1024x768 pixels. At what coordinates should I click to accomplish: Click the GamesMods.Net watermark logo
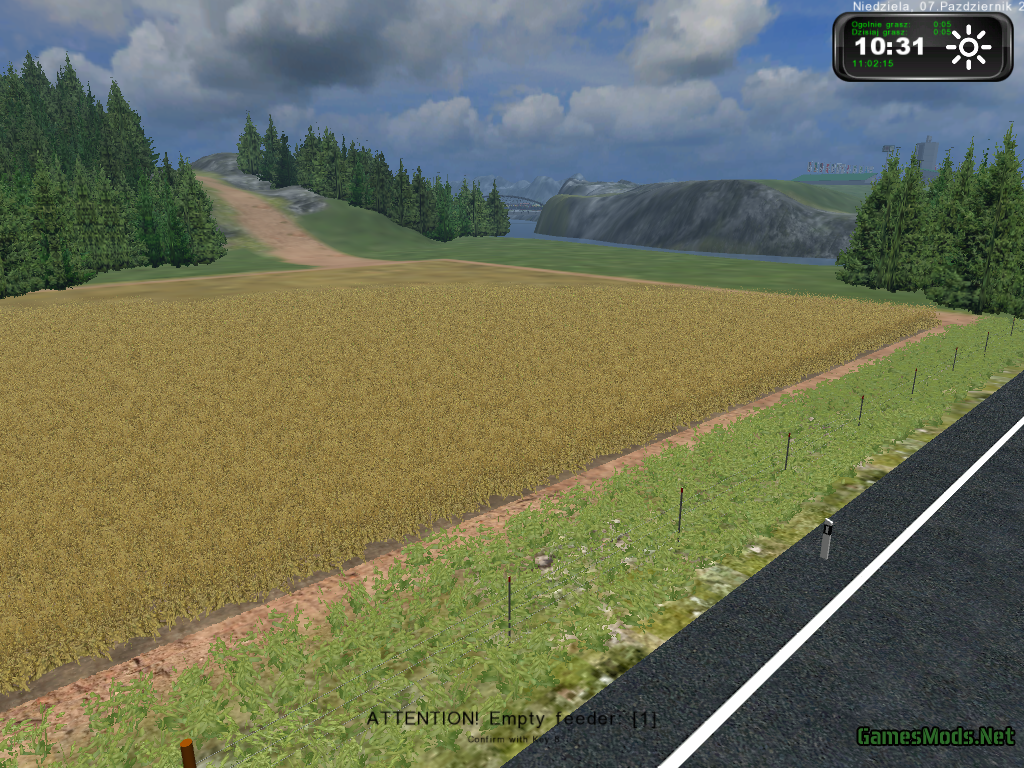pyautogui.click(x=935, y=736)
